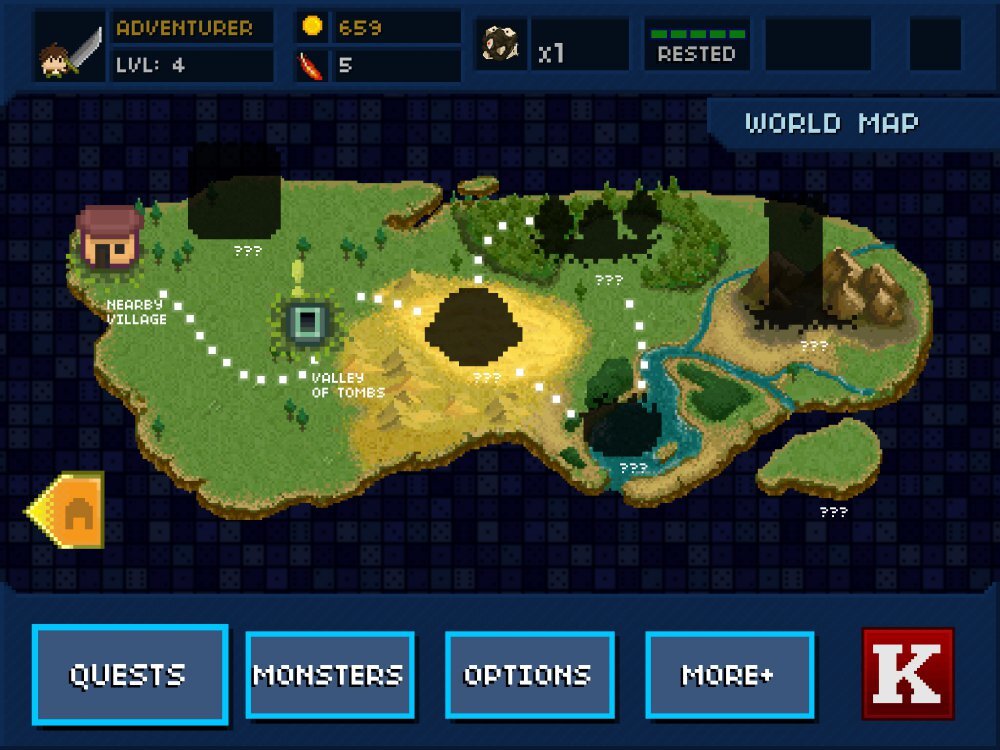Open the Quests menu
Viewport: 1000px width, 750px height.
click(x=129, y=674)
